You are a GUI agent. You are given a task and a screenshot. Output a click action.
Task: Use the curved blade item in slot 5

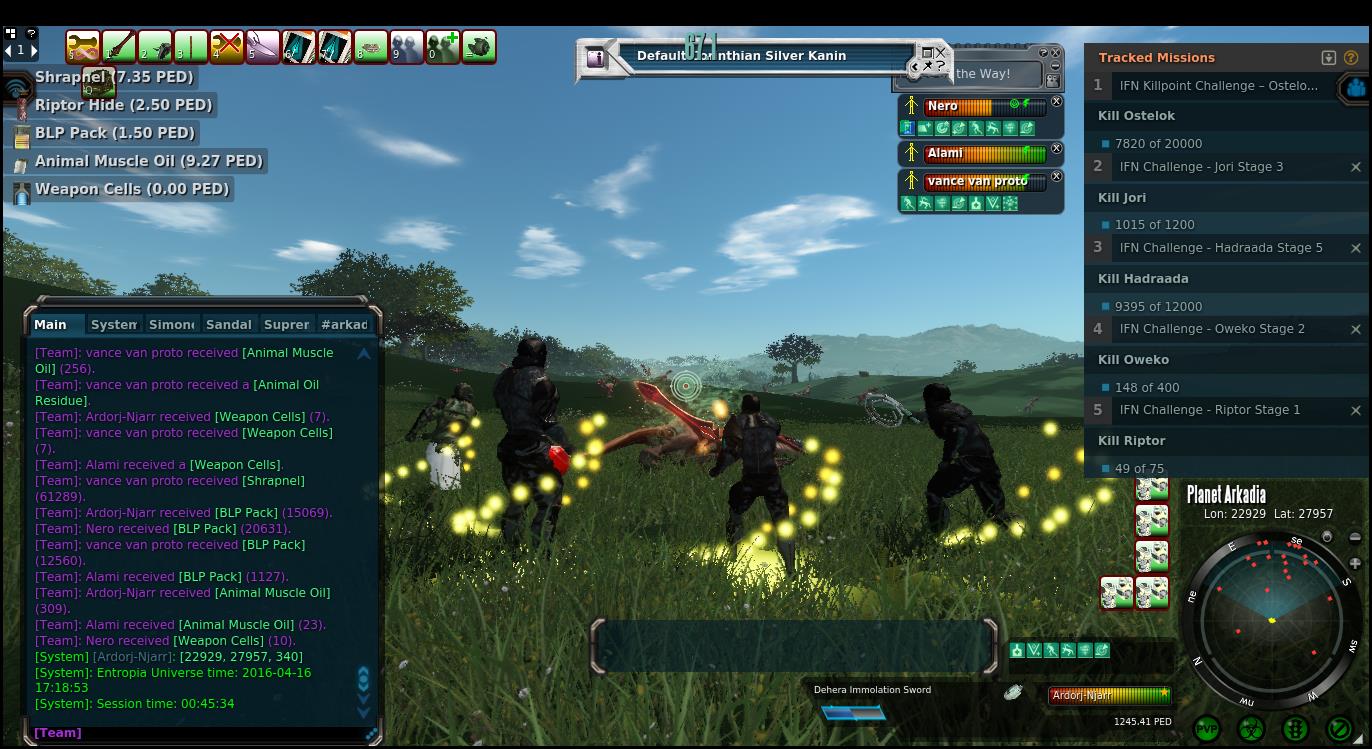(x=263, y=47)
